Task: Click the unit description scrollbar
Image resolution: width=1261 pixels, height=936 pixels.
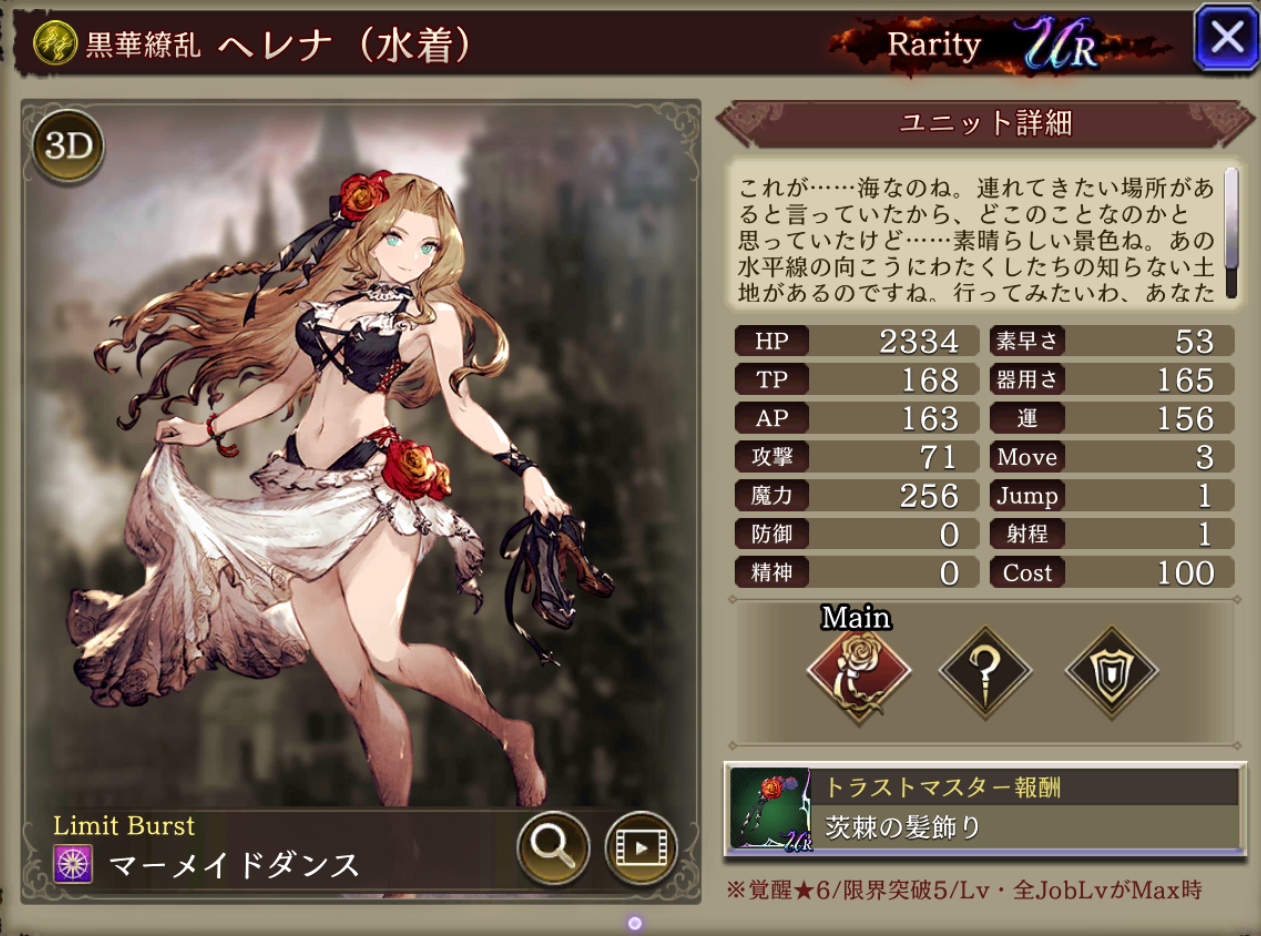Action: click(1231, 233)
